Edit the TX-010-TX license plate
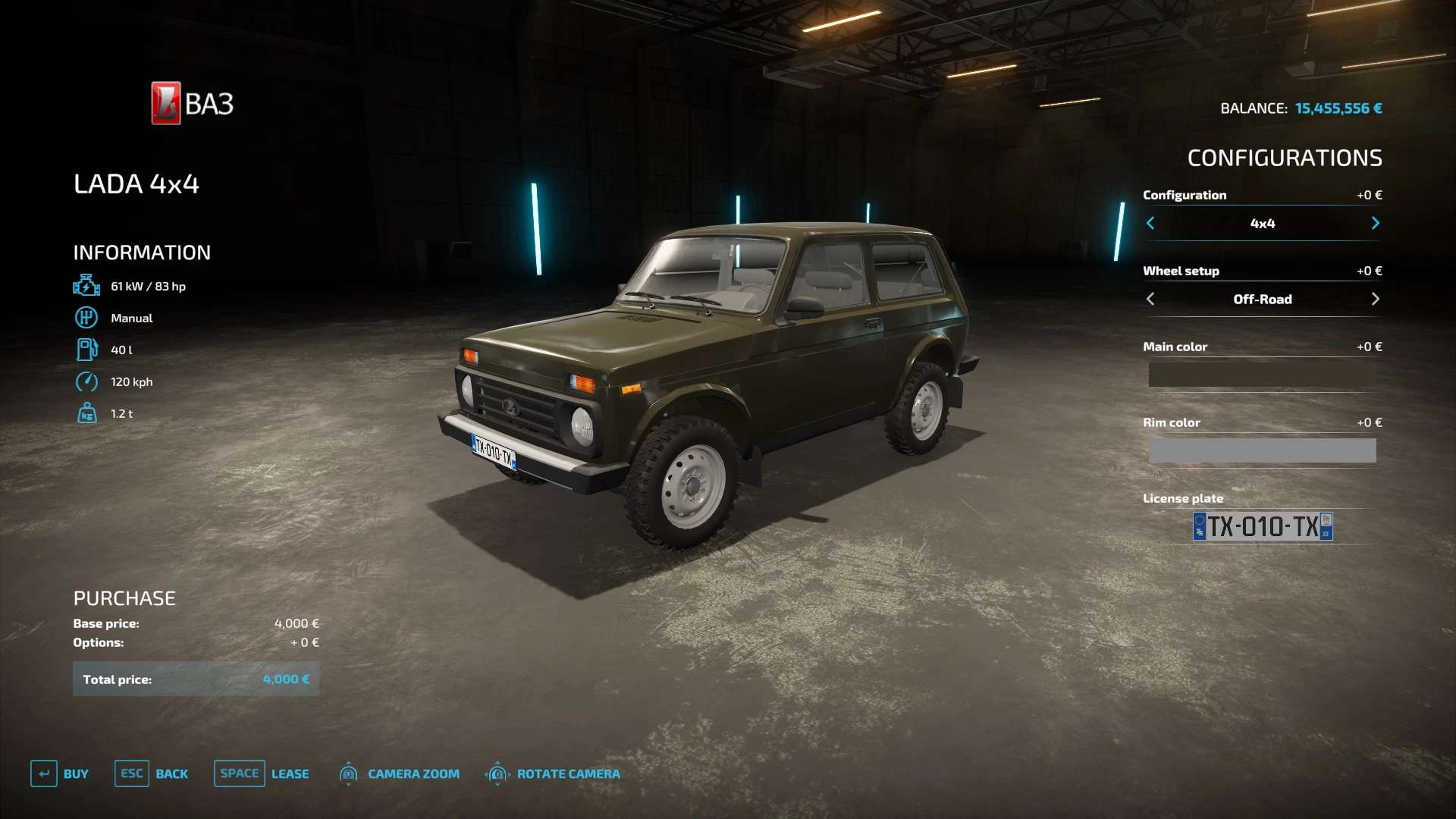This screenshot has height=819, width=1456. pos(1263,526)
